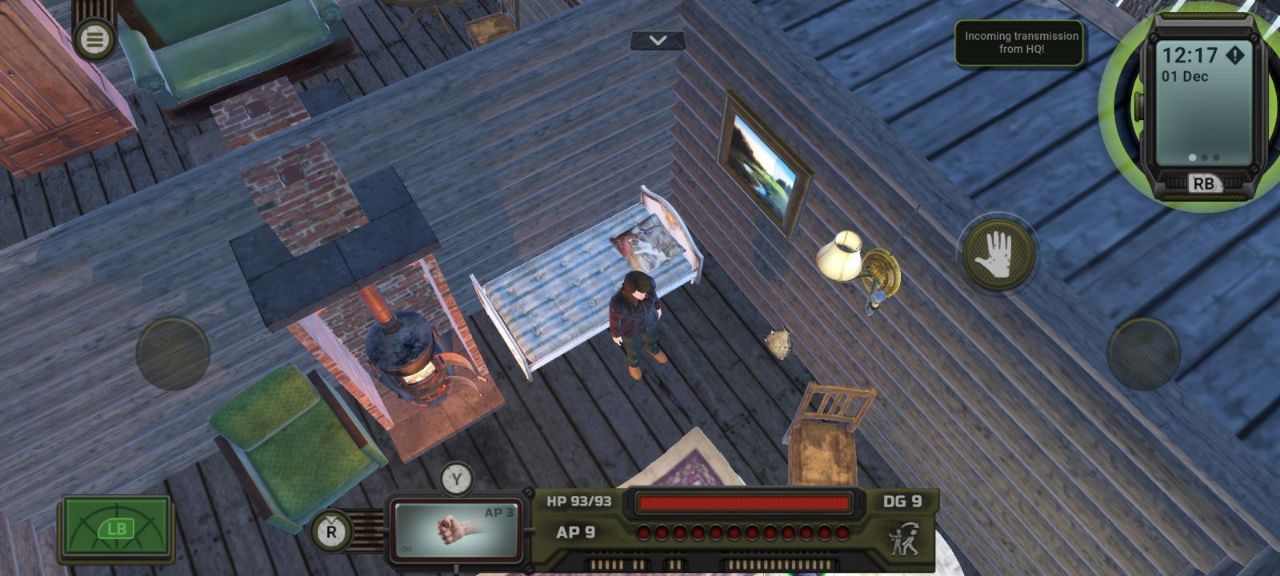
Task: Open the green radar scanner panel
Action: click(x=116, y=529)
